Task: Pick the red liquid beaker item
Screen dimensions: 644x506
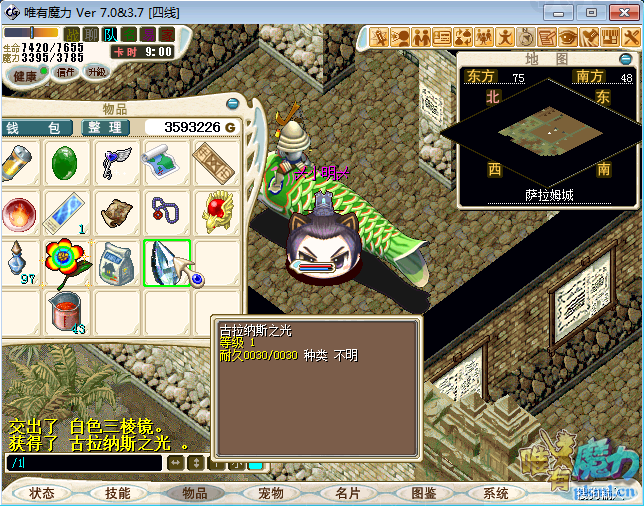Action: click(66, 312)
